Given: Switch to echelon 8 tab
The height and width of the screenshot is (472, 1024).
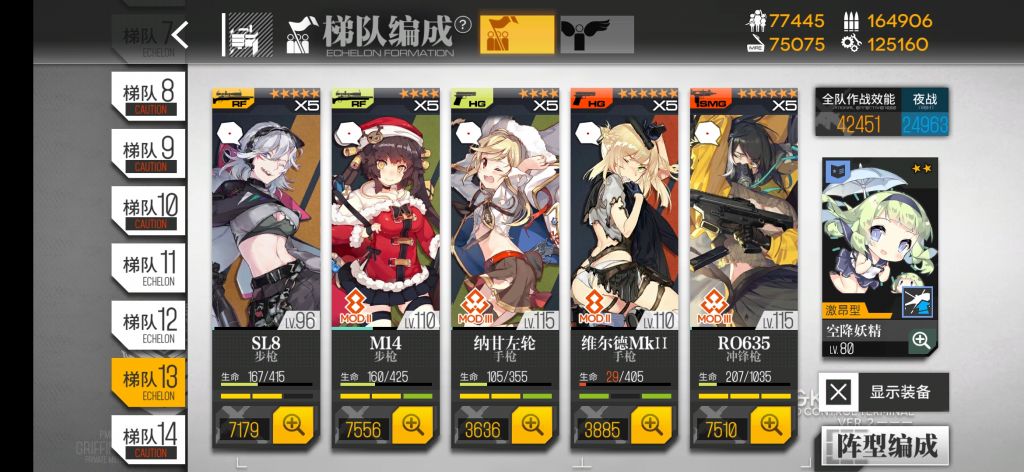Looking at the screenshot, I should (x=148, y=94).
